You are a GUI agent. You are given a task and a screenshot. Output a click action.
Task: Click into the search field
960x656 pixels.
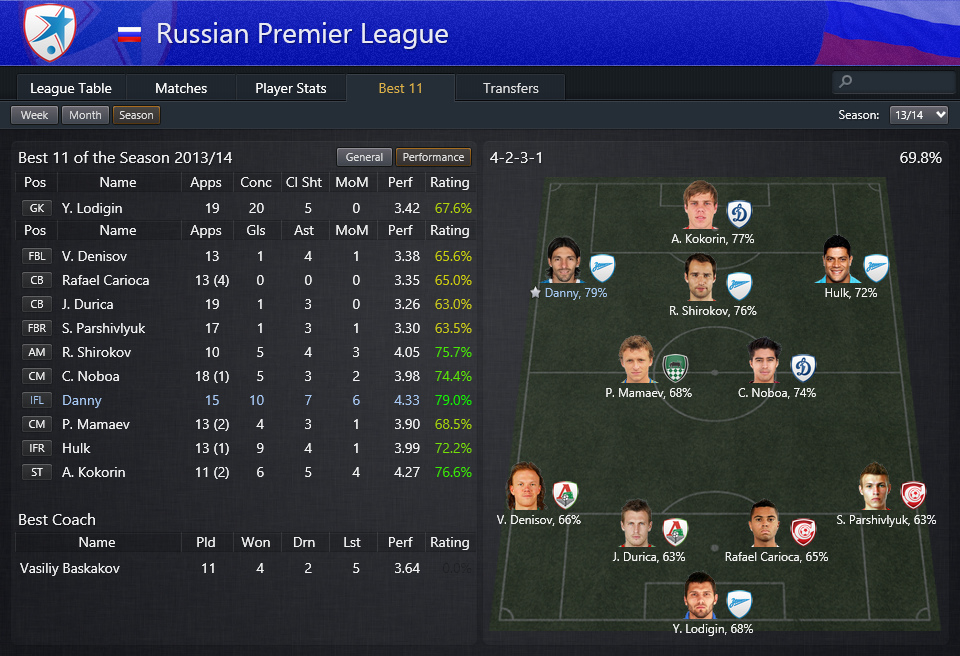[x=893, y=82]
